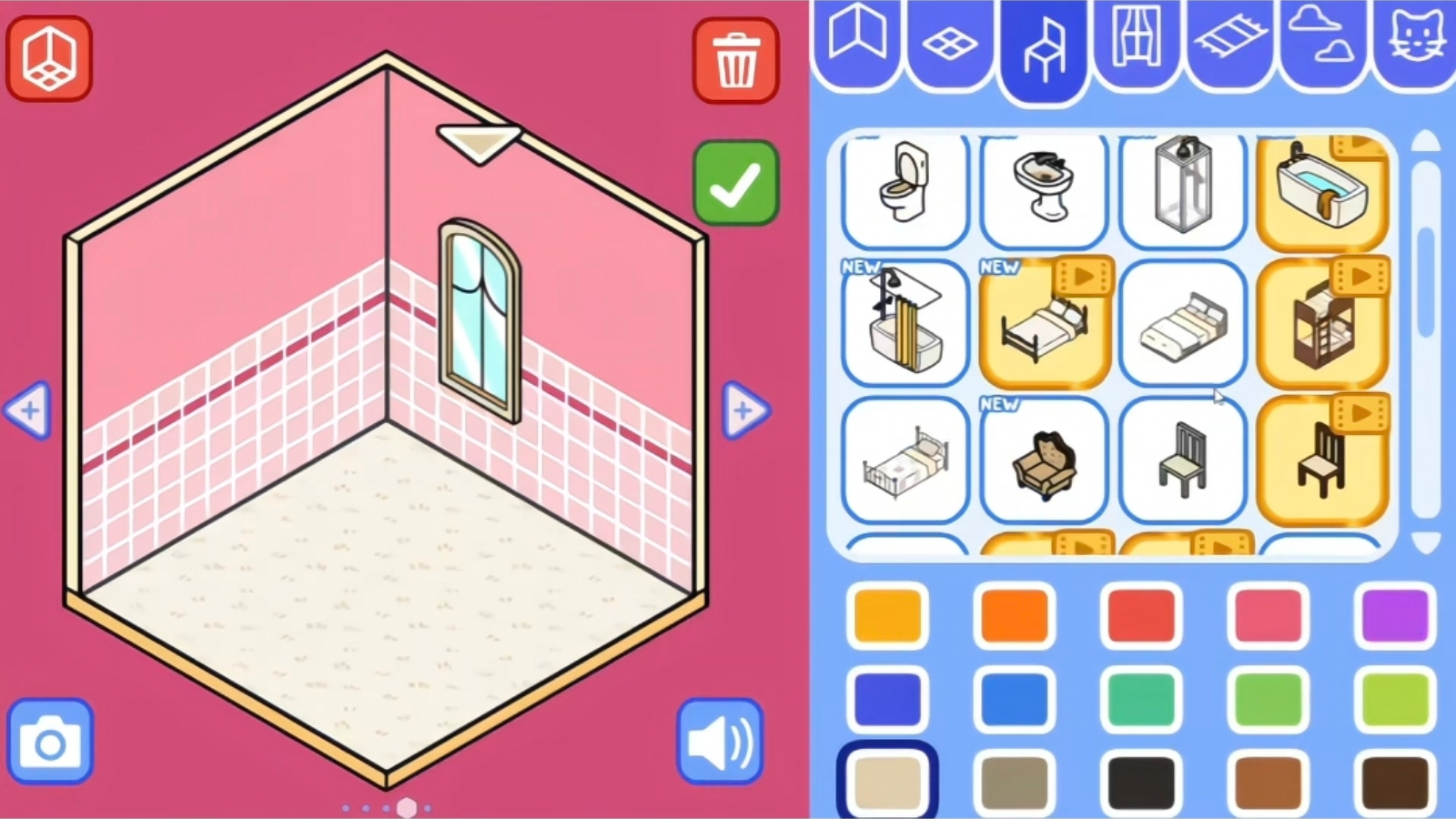Select the cat tab

[x=1414, y=41]
